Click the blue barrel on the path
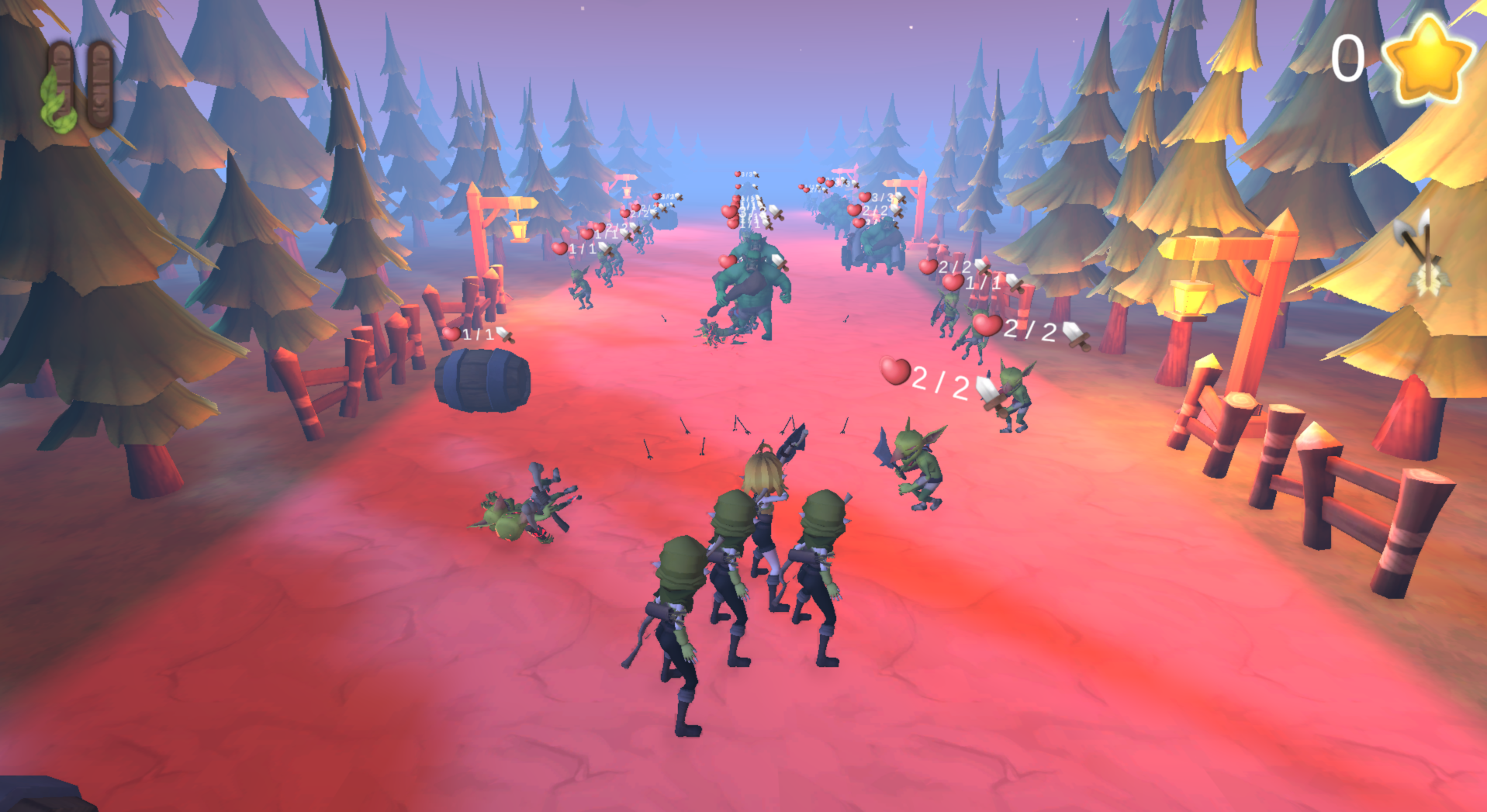The image size is (1487, 812). tap(482, 380)
